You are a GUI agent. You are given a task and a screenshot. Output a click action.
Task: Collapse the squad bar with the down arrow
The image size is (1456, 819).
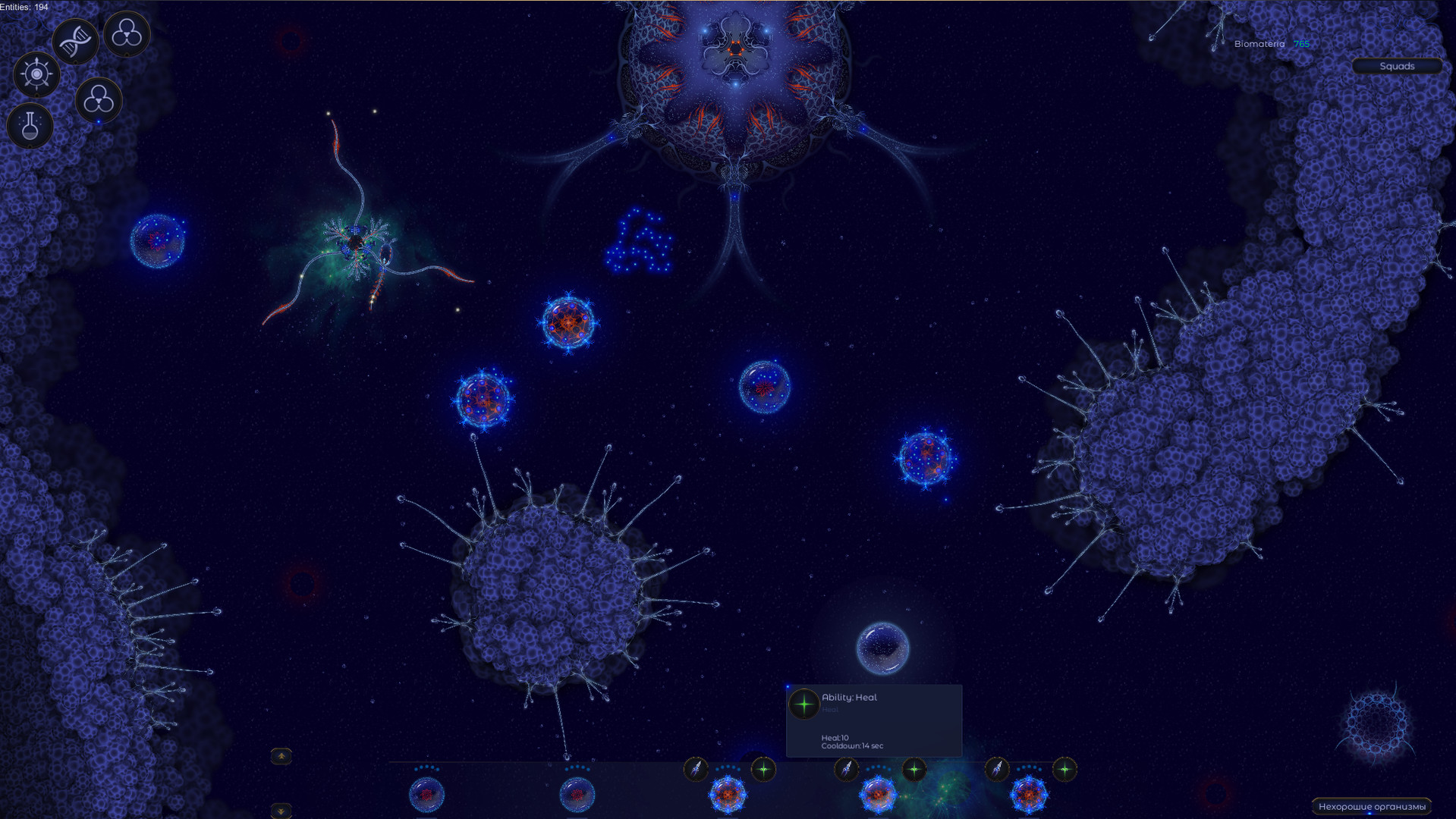pyautogui.click(x=281, y=810)
